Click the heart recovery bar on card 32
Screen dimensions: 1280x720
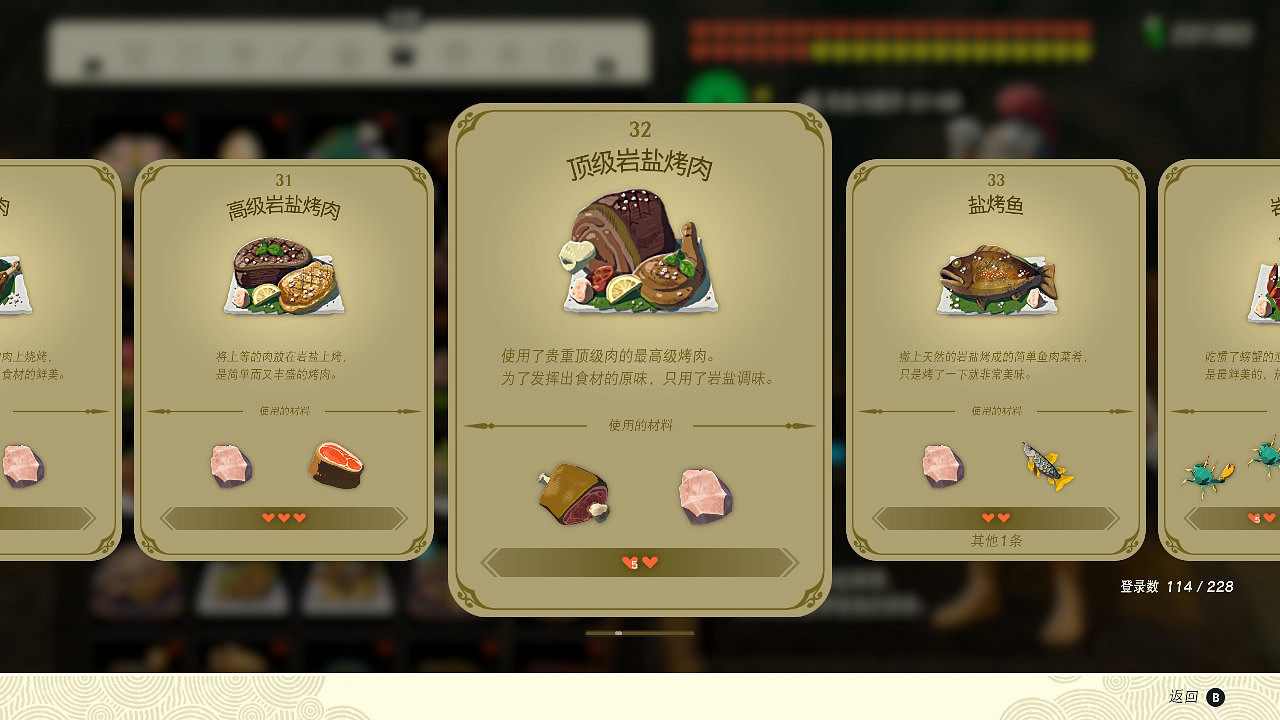(x=639, y=562)
